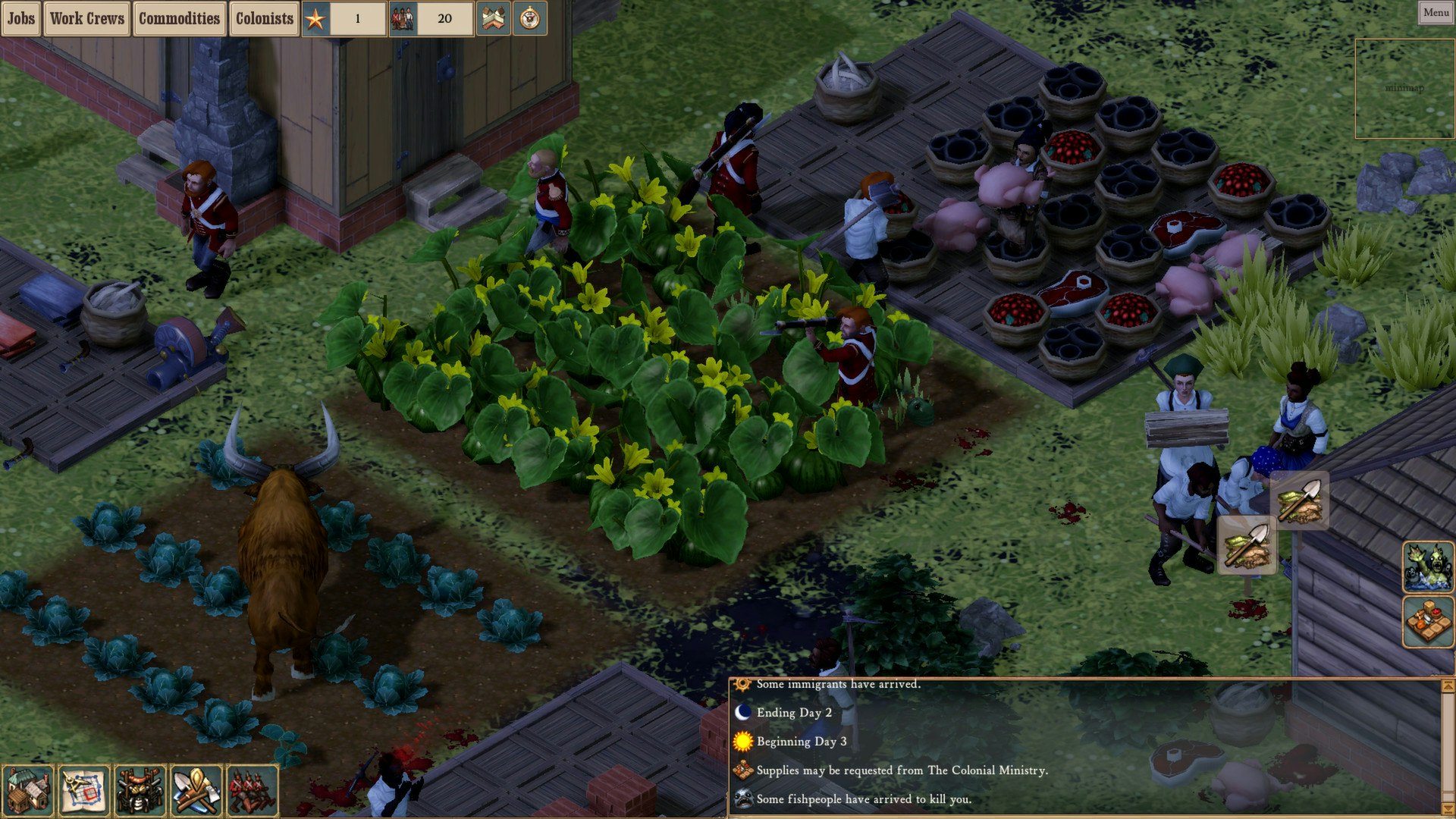The image size is (1456, 819).
Task: Click the sun icon for Beginning Day 3
Action: (x=743, y=742)
